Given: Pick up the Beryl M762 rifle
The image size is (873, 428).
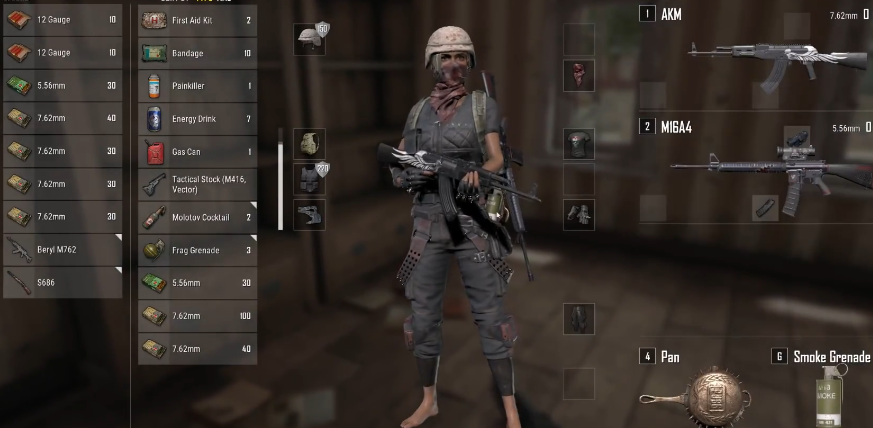Looking at the screenshot, I should [62, 250].
